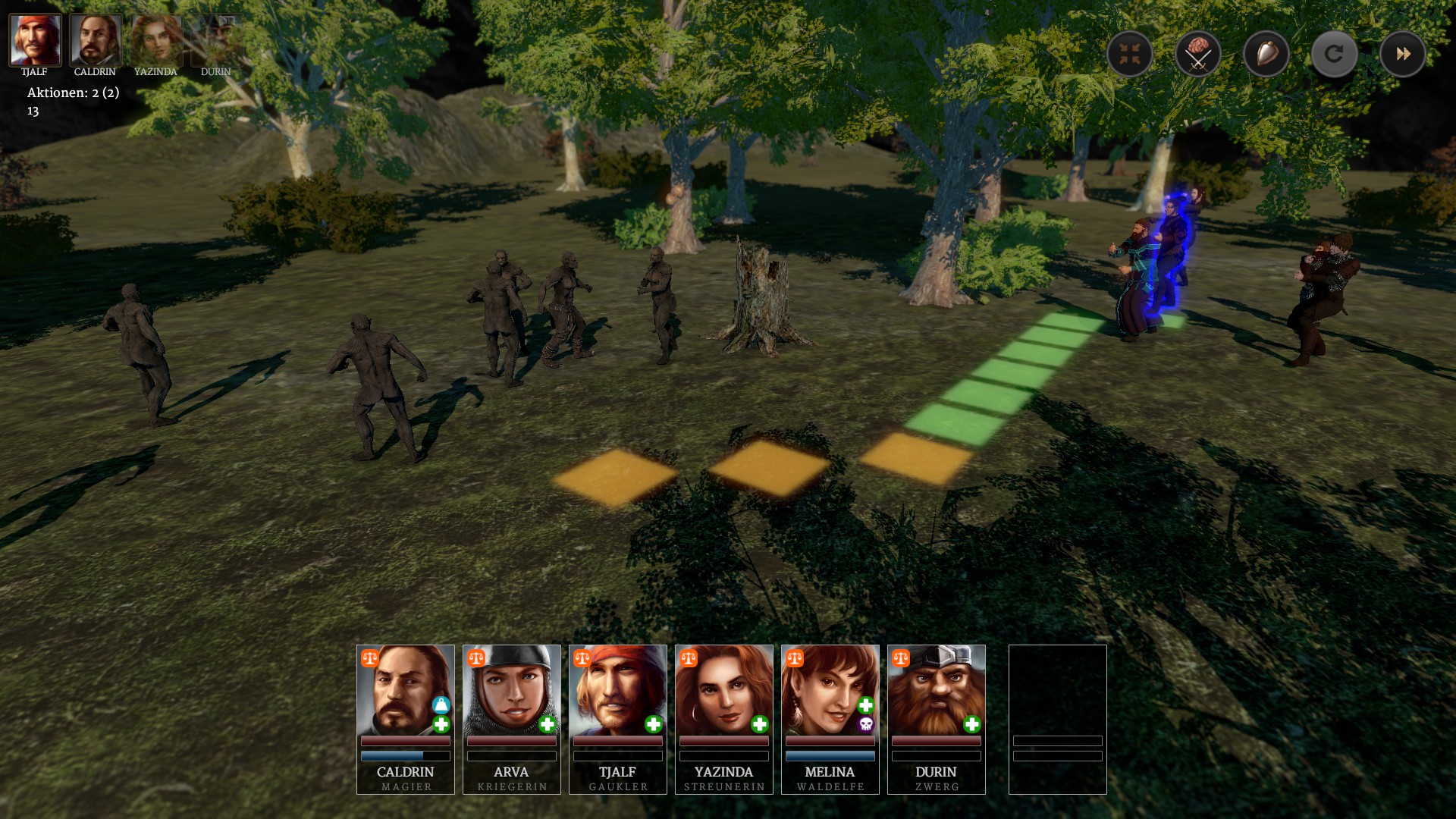Click the four-arrows collapse button
The width and height of the screenshot is (1456, 819).
[x=1129, y=54]
